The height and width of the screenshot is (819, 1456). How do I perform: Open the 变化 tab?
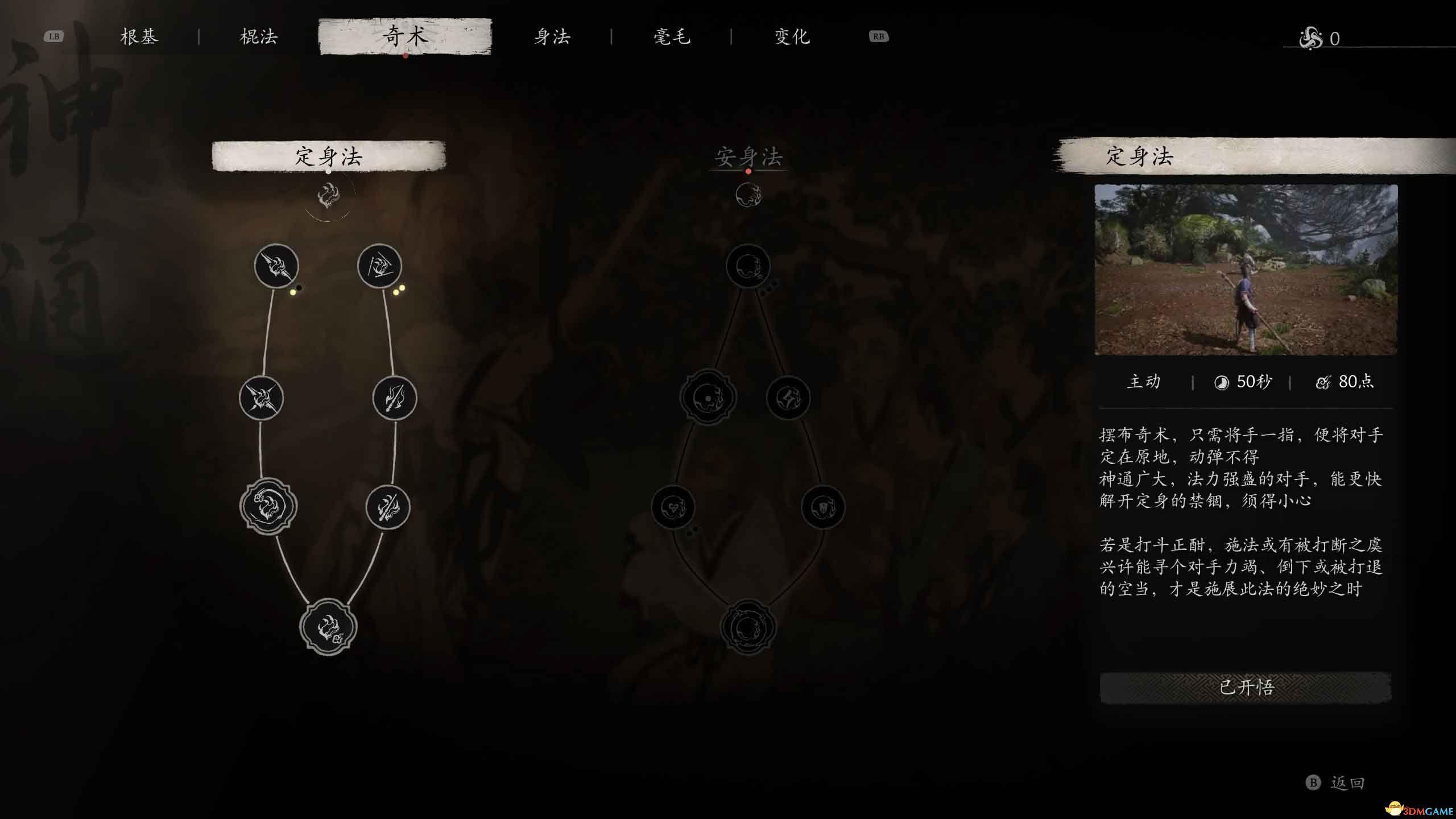[x=791, y=36]
